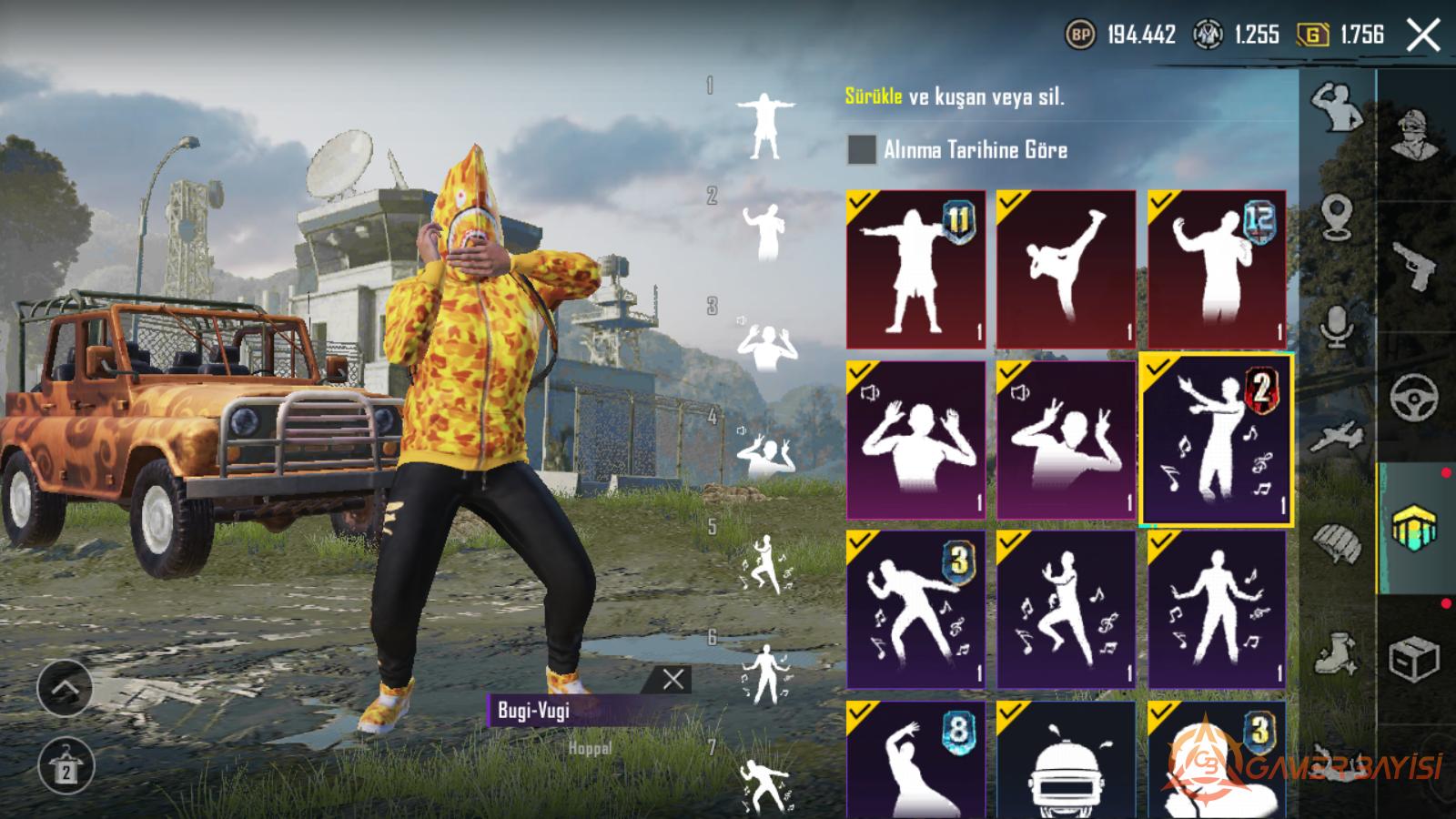Open the airplane skins category
The width and height of the screenshot is (1456, 819).
pos(1337,438)
